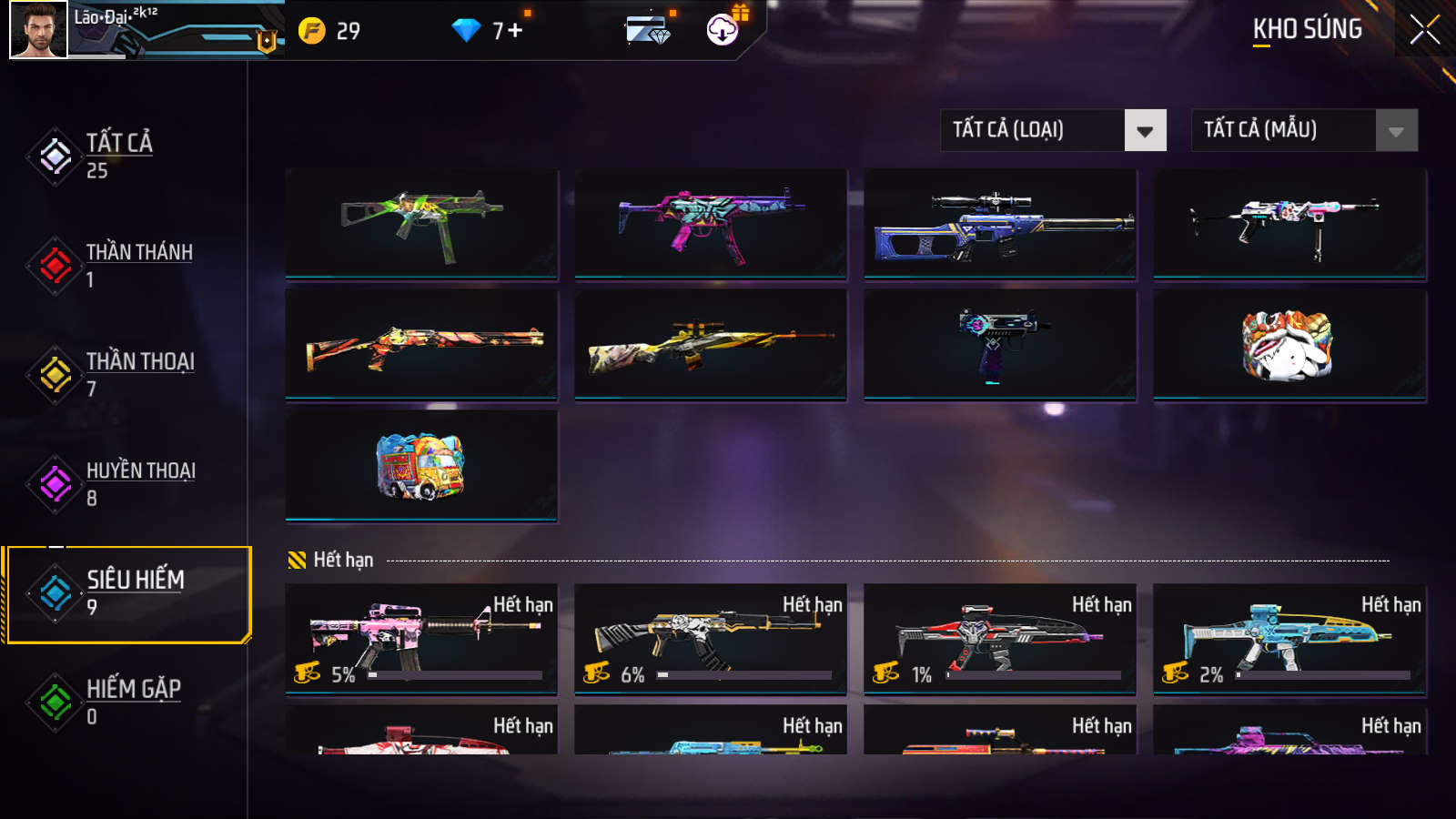The image size is (1456, 819).
Task: Pick the pink and cyan MP5 skin
Action: click(x=710, y=223)
